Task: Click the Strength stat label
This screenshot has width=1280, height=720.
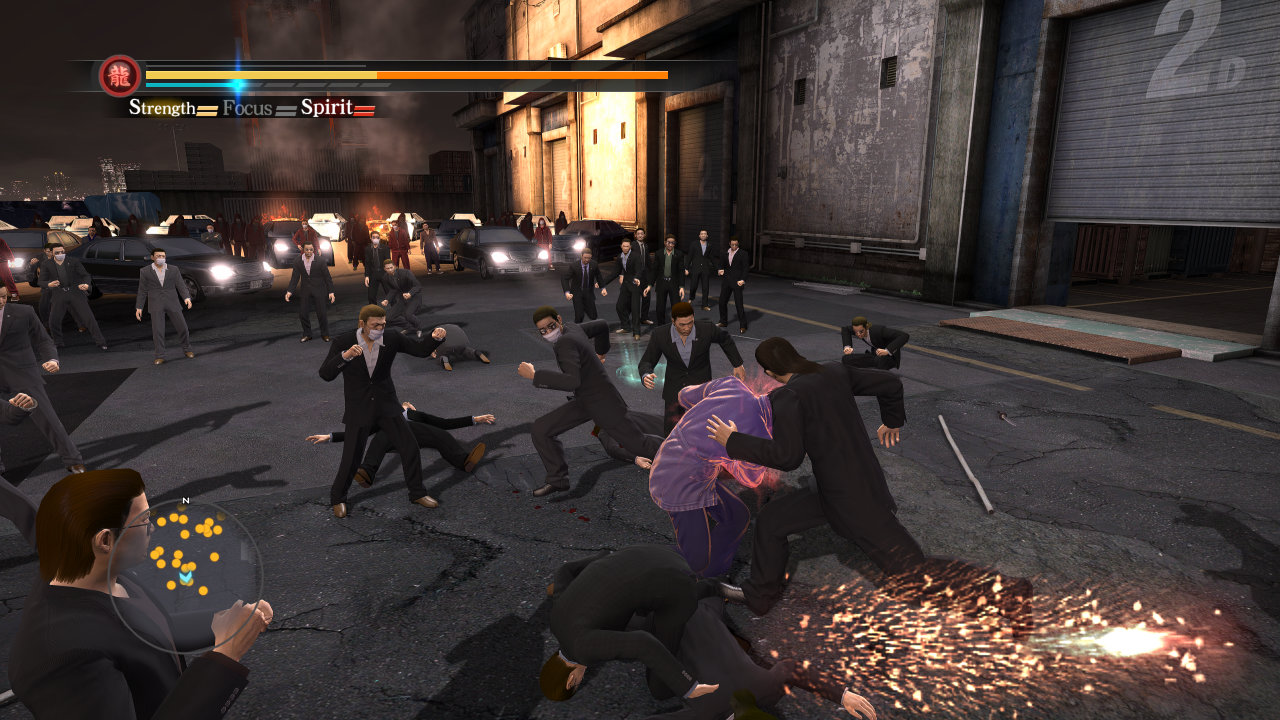Action: [162, 108]
